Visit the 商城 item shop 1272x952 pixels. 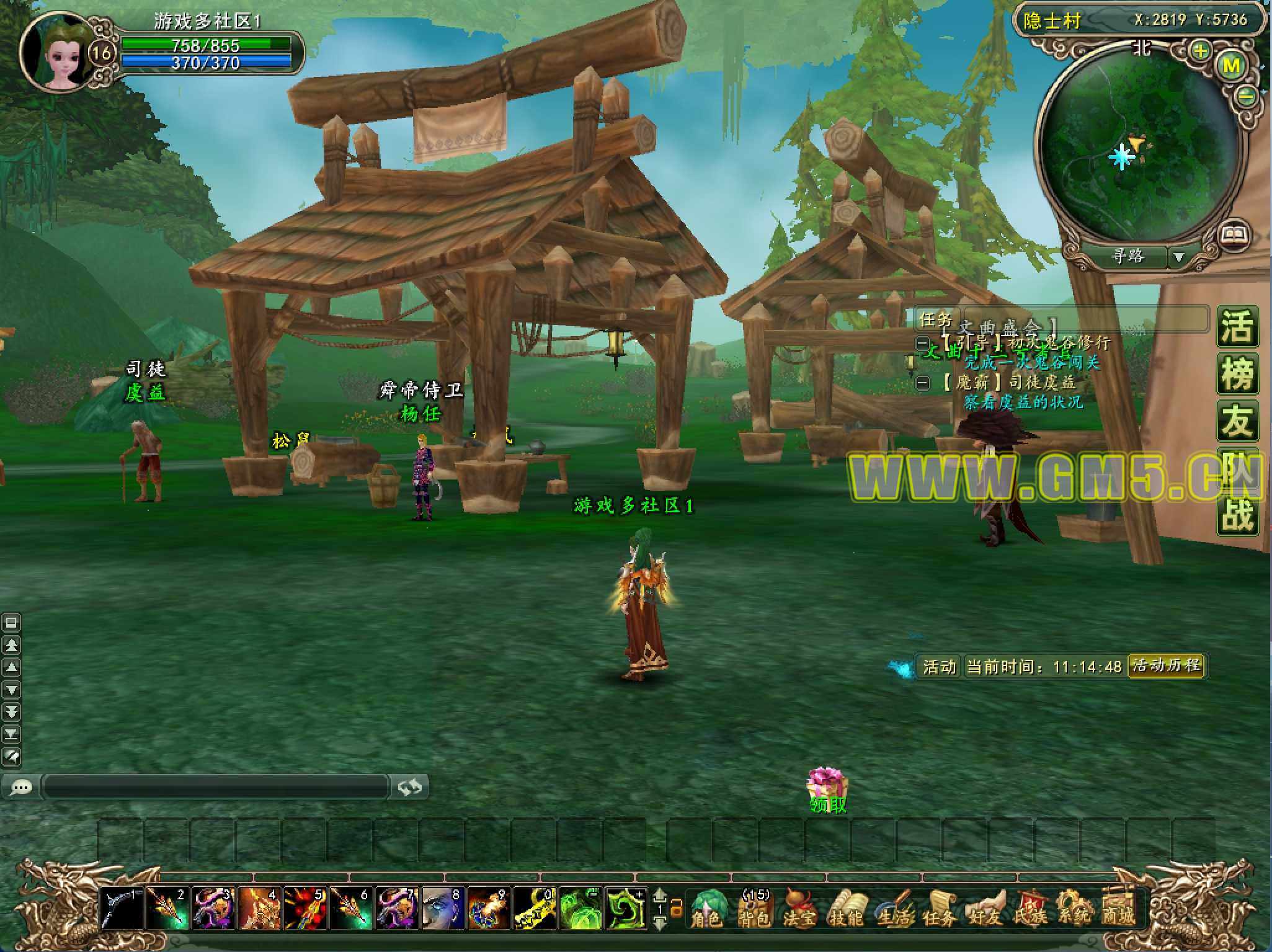pos(1119,908)
